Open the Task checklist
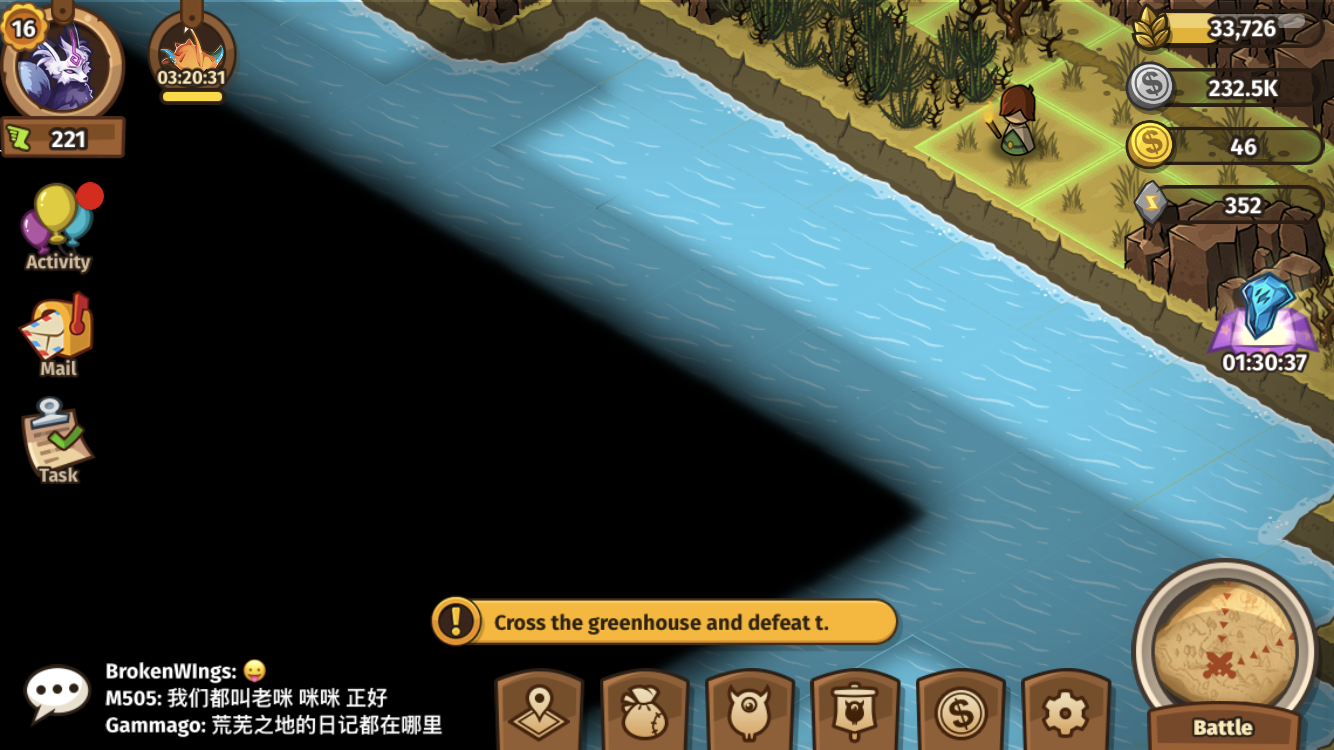The image size is (1334, 750). 58,442
